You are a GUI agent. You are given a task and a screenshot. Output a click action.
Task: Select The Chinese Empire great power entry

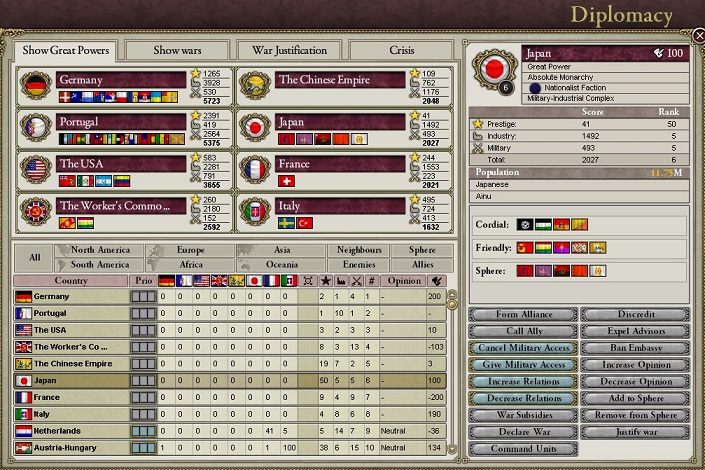click(x=325, y=80)
